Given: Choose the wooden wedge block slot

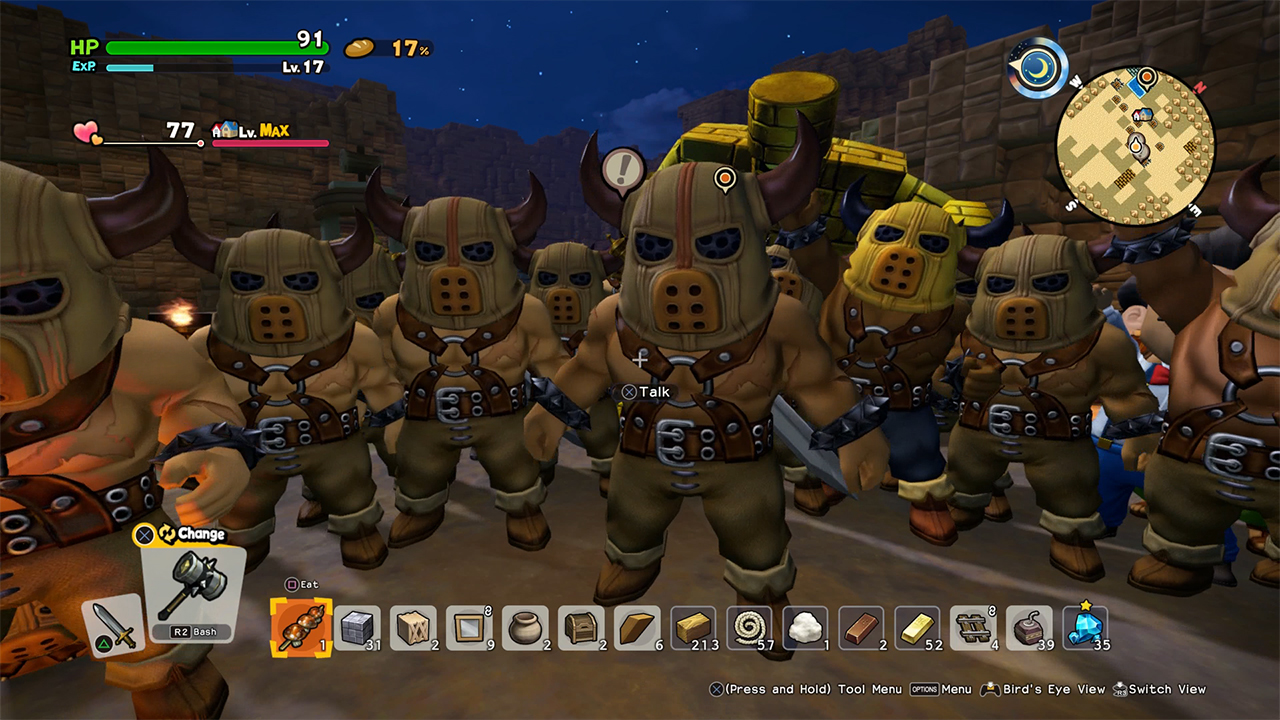Looking at the screenshot, I should pos(637,628).
